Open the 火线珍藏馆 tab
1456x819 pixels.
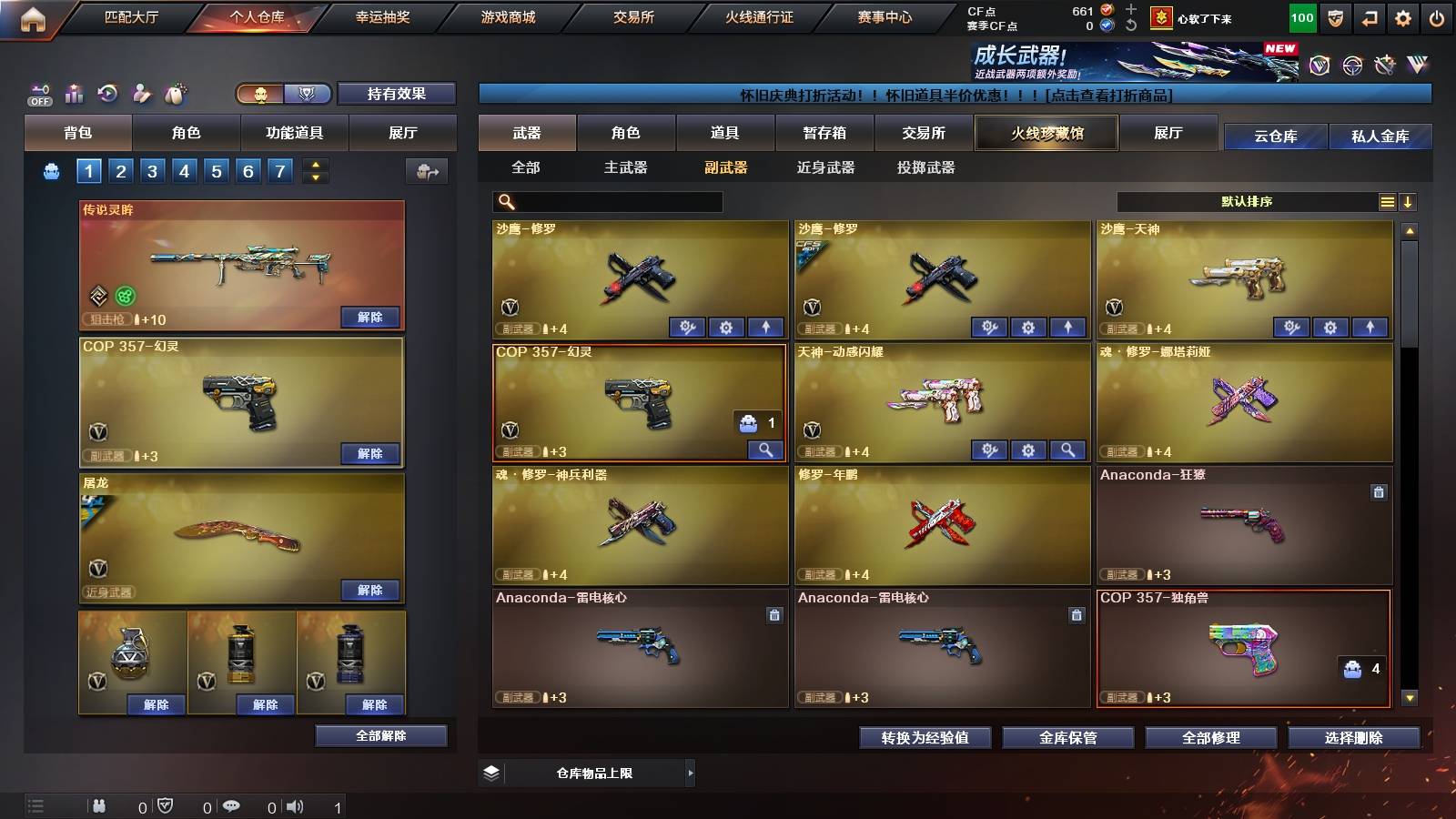coord(1046,133)
